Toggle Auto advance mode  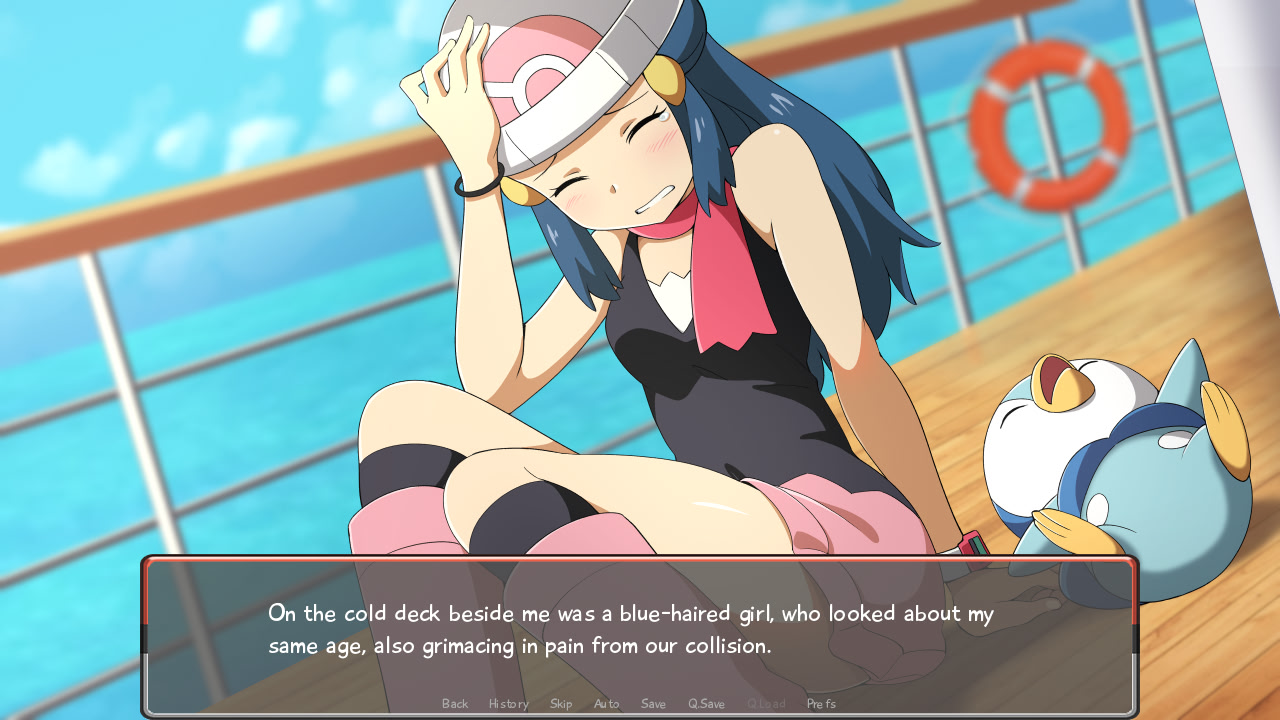(x=606, y=704)
